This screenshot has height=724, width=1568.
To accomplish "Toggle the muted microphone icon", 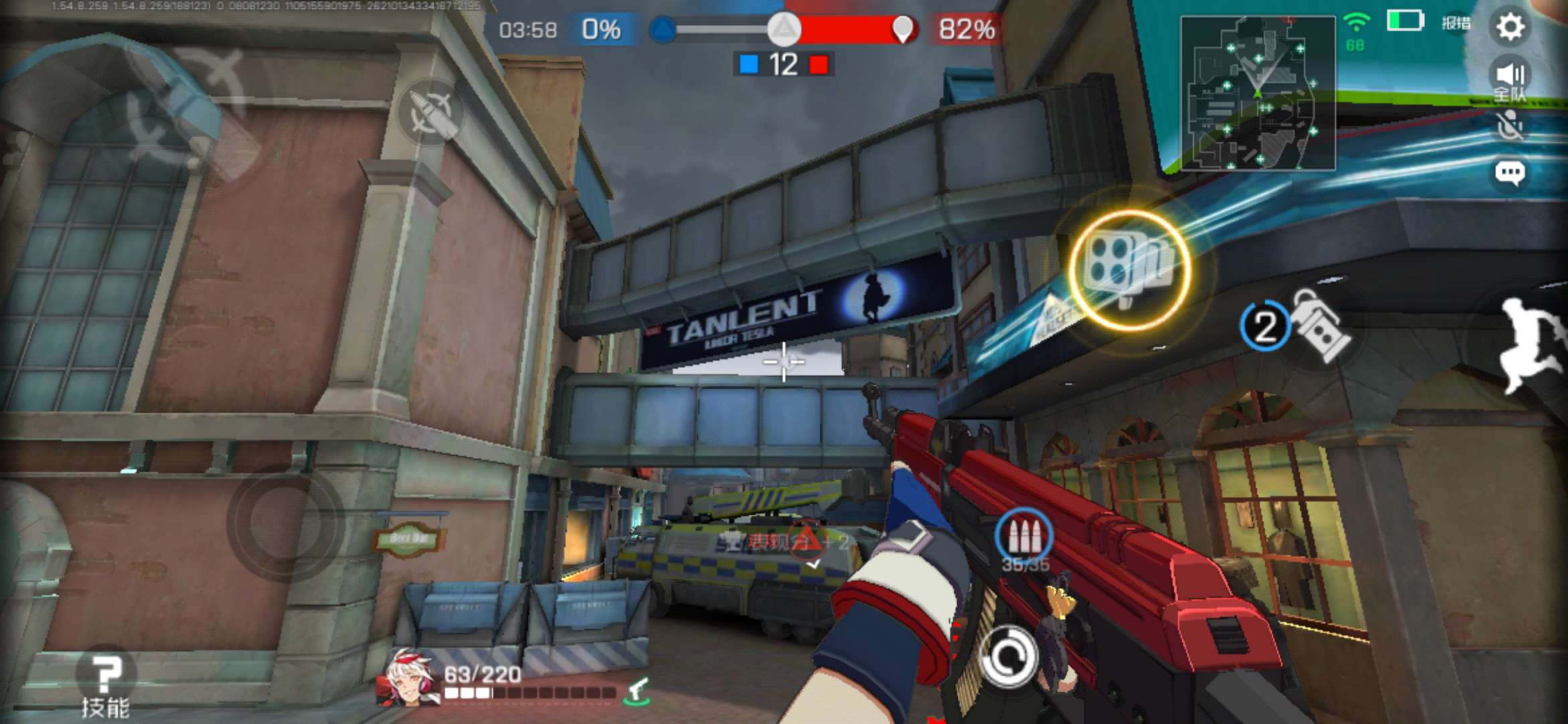I will pyautogui.click(x=1510, y=126).
